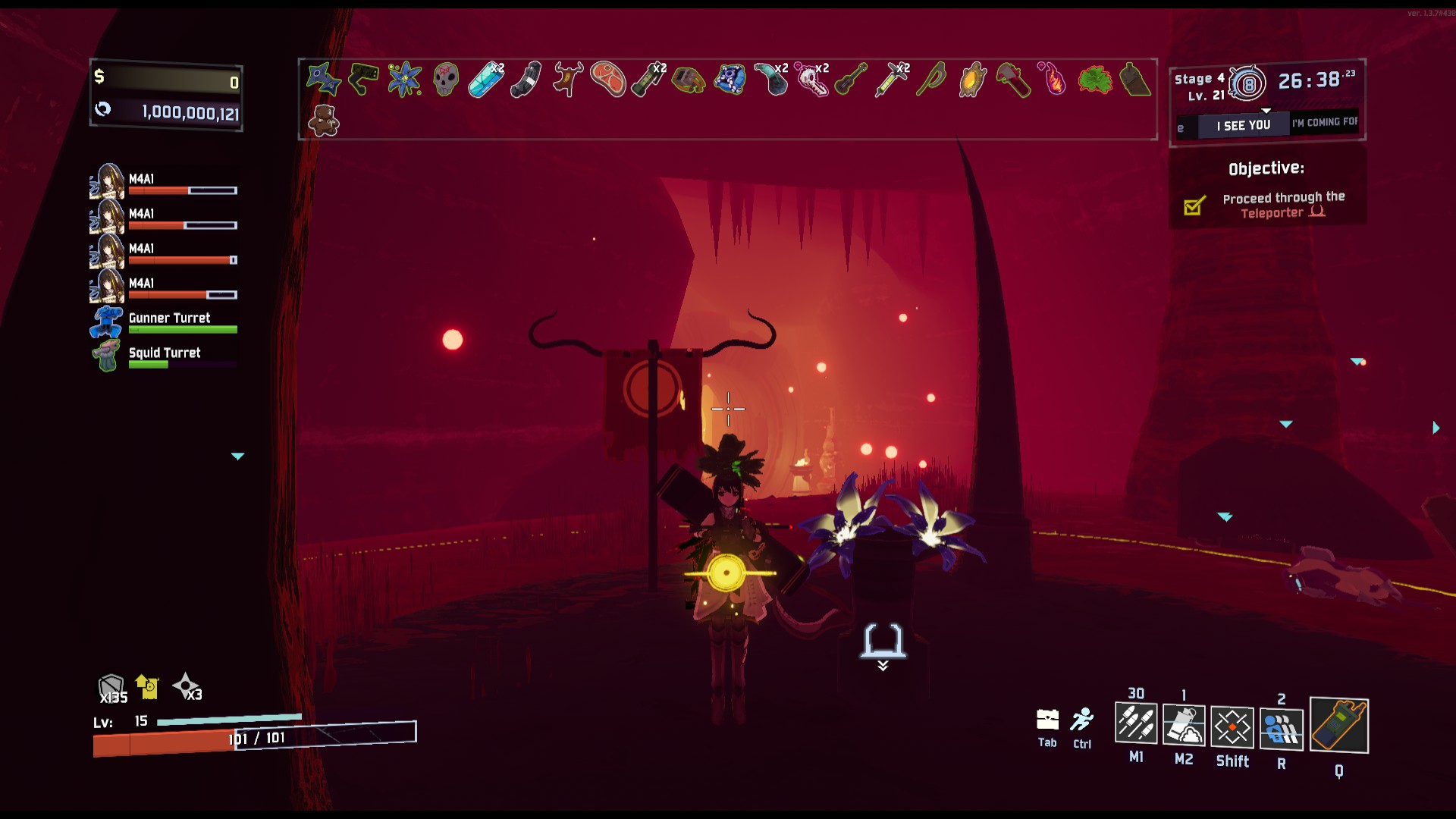Click the teddy bear item icon

324,121
